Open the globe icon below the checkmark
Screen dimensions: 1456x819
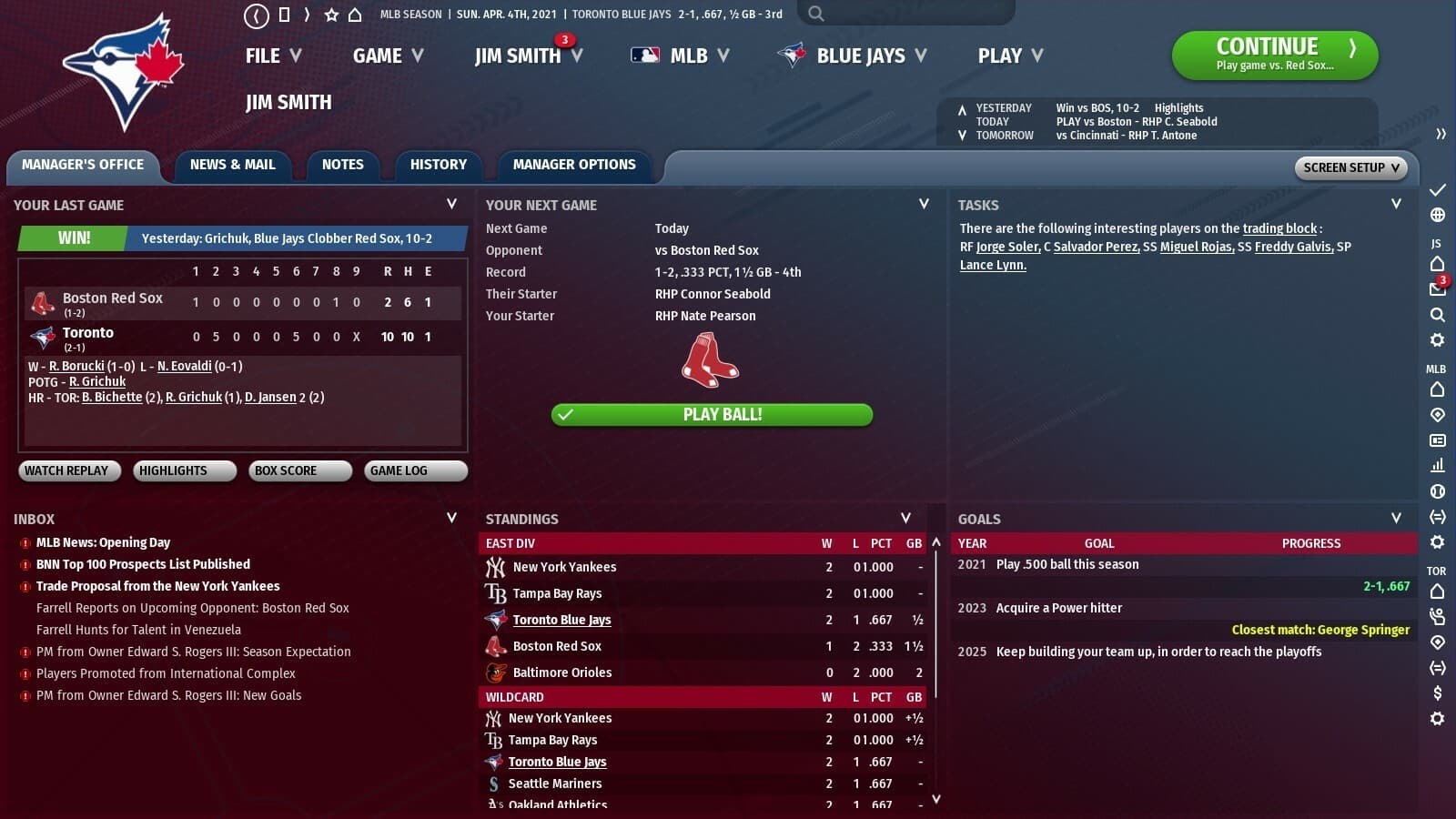coord(1437,216)
